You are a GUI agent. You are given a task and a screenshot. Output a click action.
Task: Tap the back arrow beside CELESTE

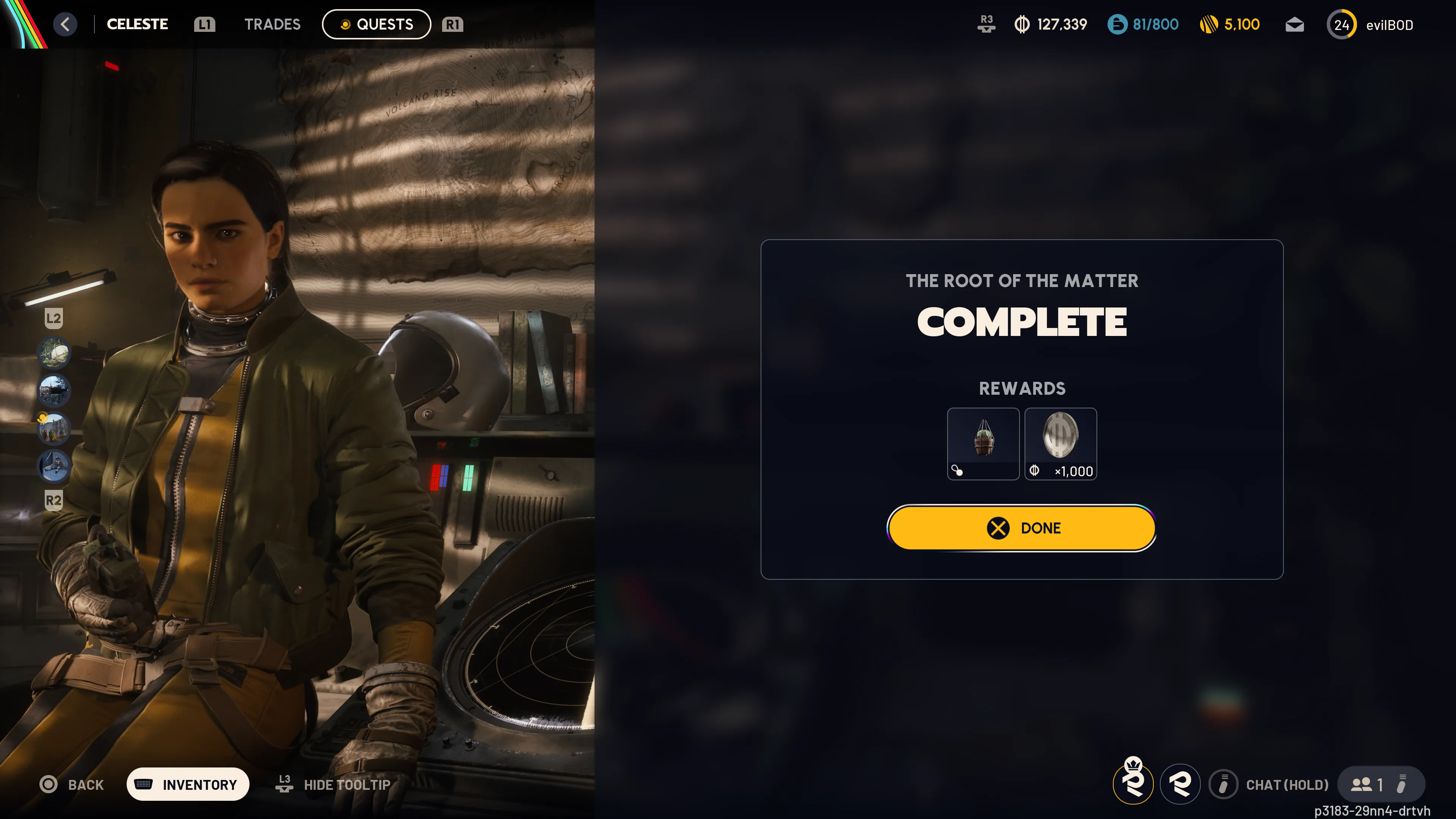tap(66, 24)
